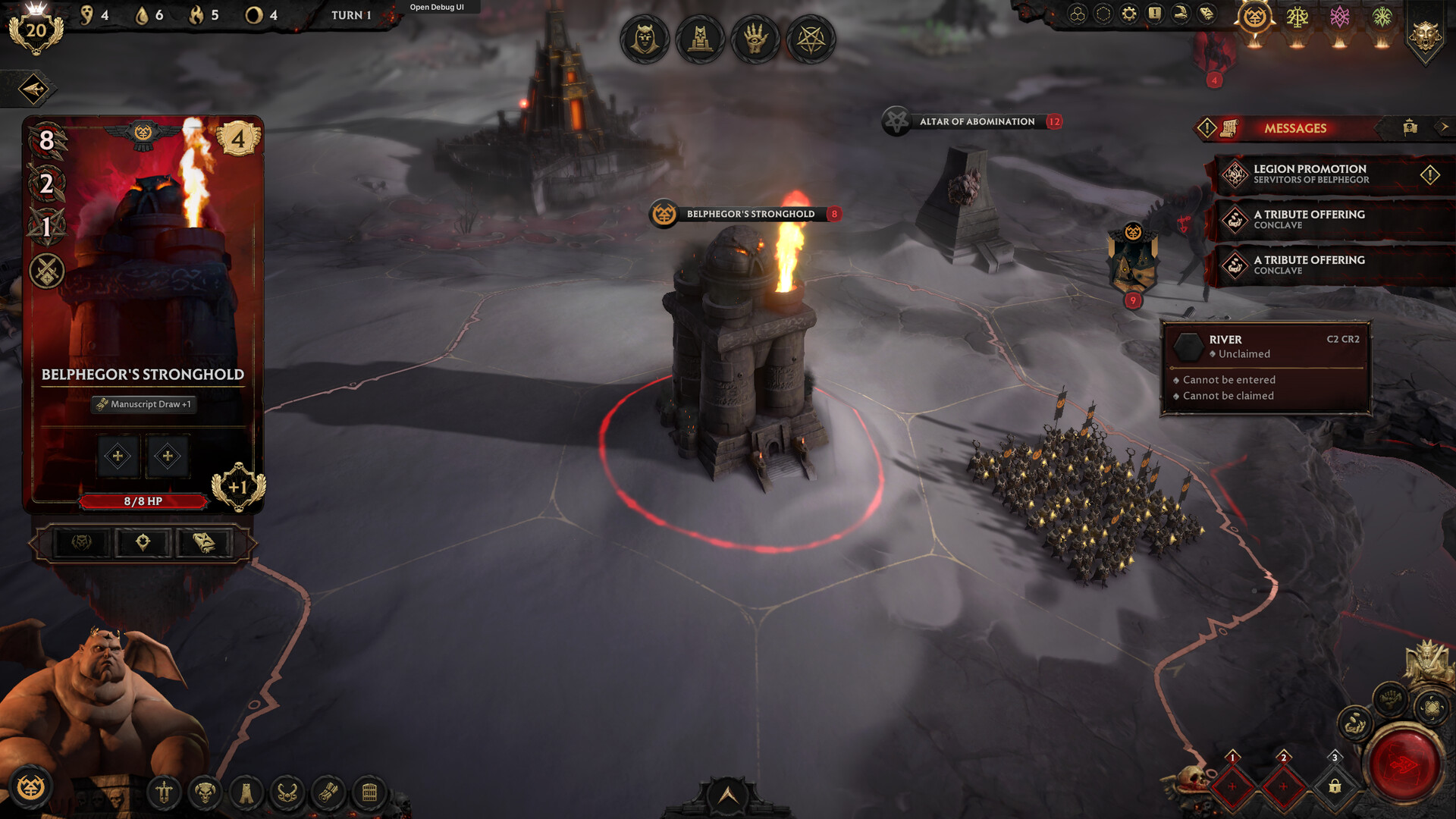Toggle the hexagon cluster map overlay
1456x819 pixels.
pos(1078,14)
